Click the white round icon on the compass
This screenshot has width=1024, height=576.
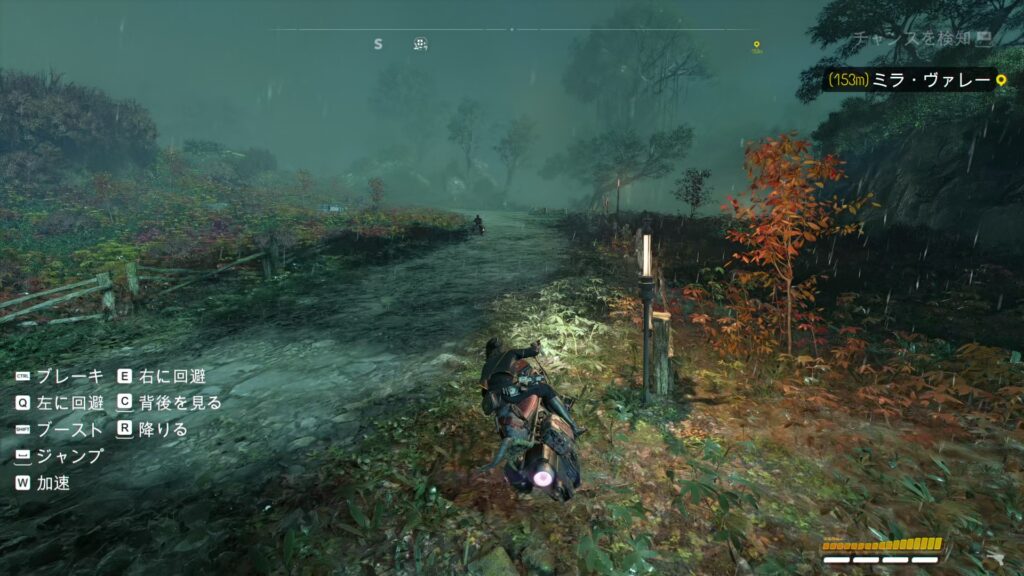point(421,44)
